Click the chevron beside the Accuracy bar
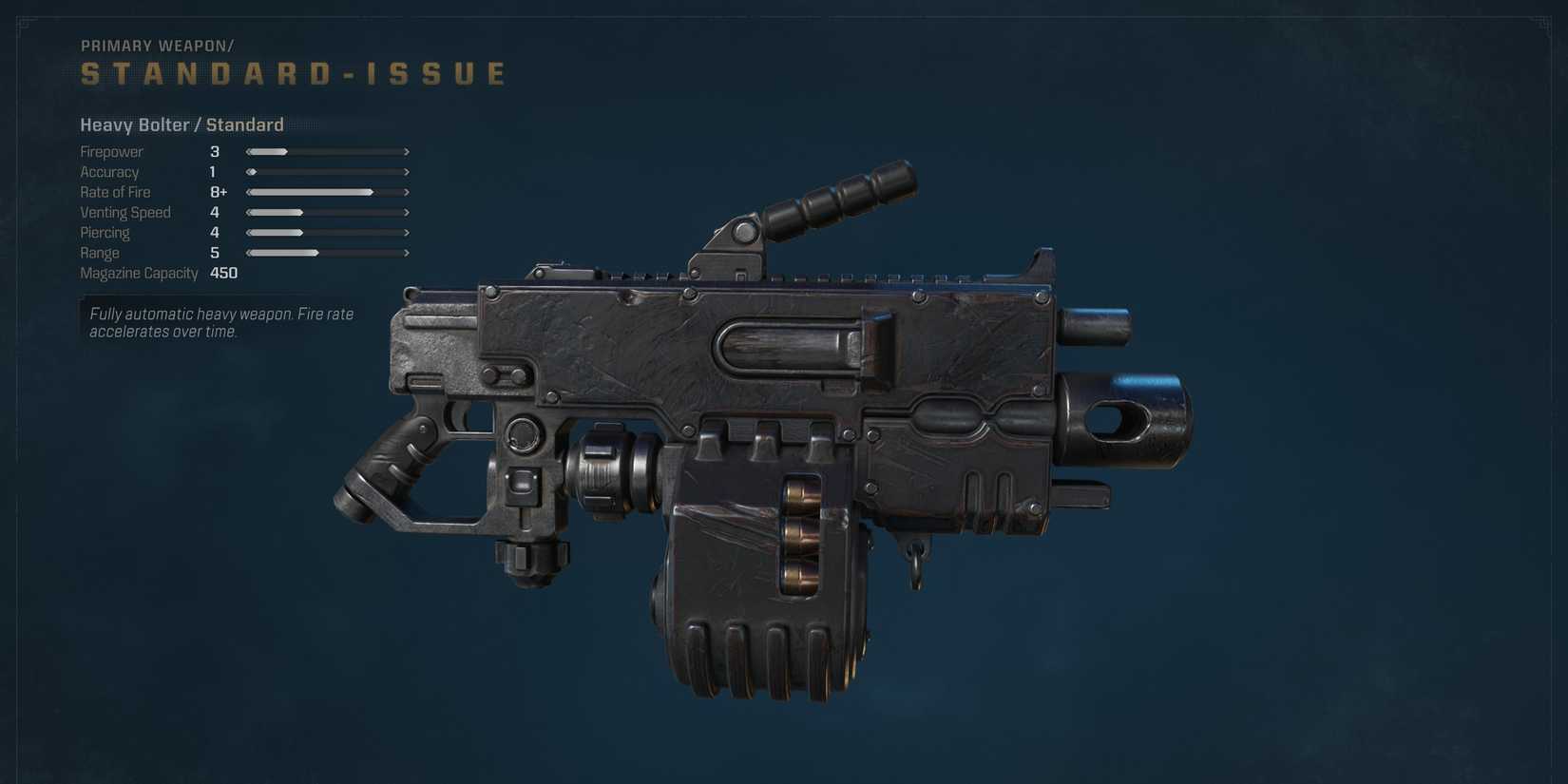 click(407, 172)
